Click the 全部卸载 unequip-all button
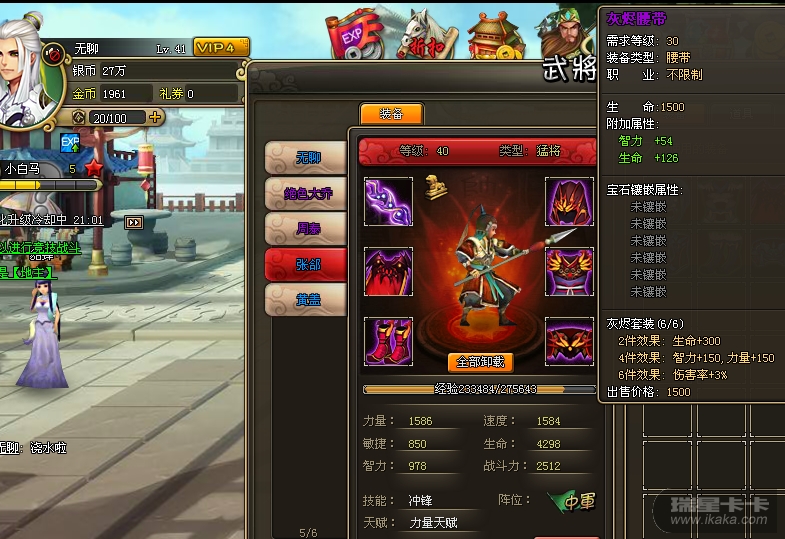 (483, 362)
